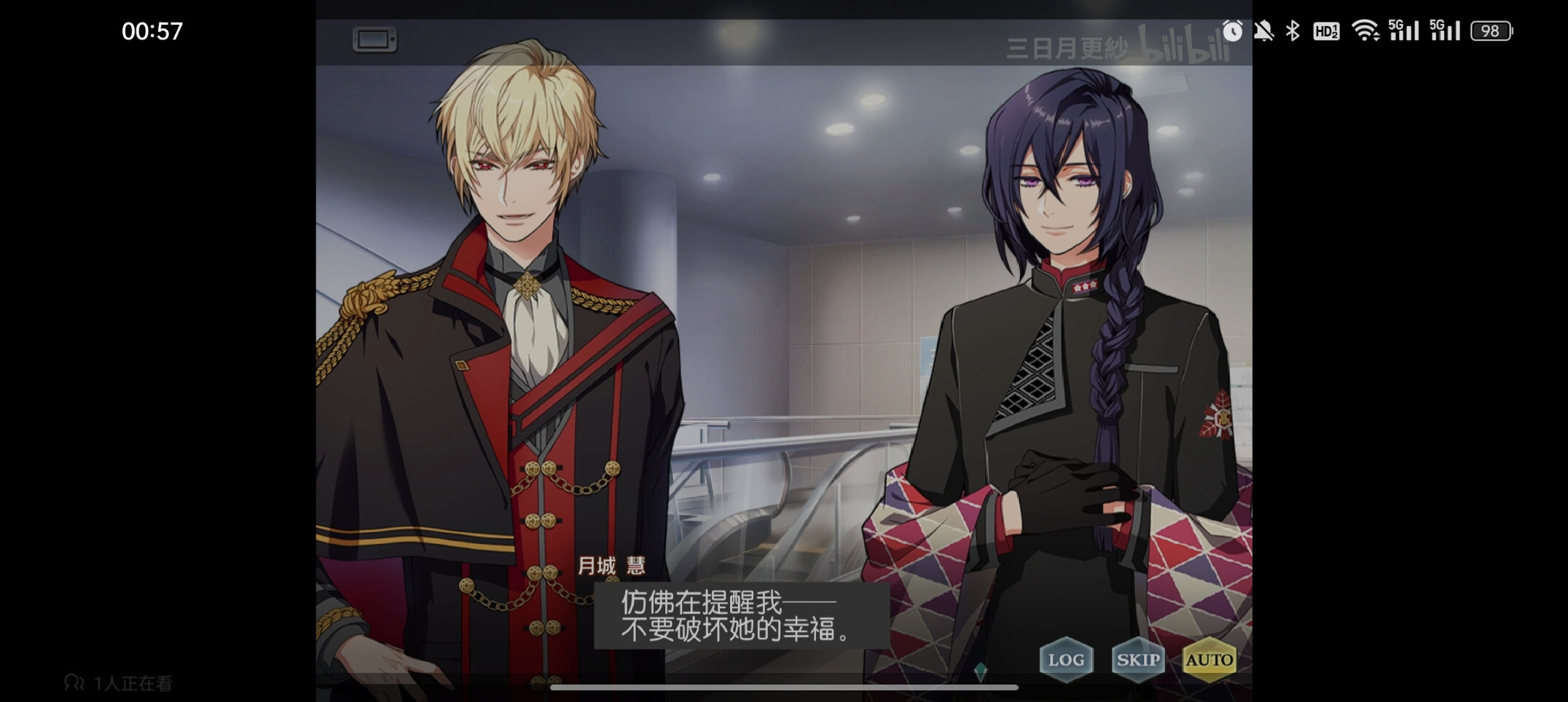
Task: Open the LOG dialogue history
Action: (x=1065, y=660)
